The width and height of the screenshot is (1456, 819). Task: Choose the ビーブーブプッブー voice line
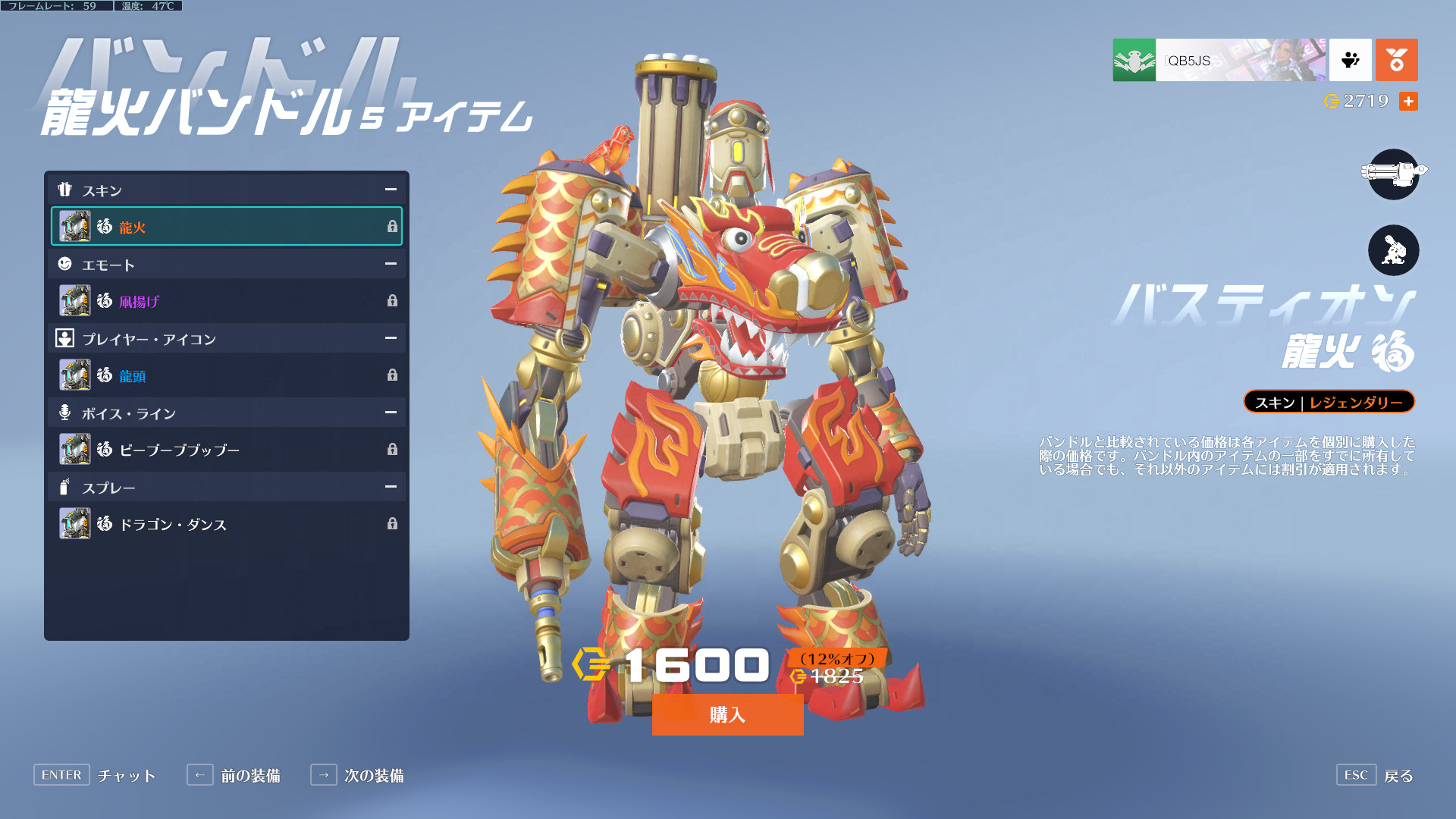226,450
